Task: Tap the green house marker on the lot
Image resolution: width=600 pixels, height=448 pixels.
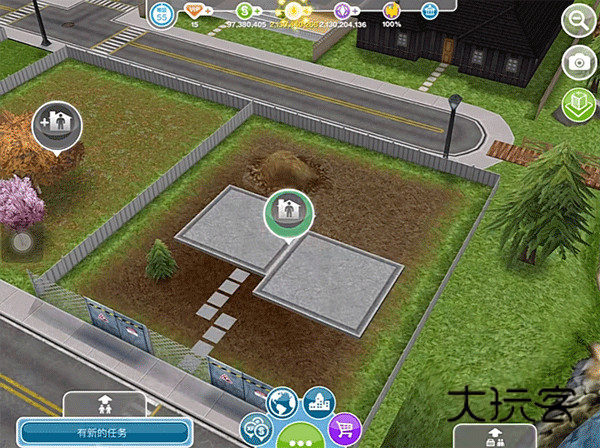Action: pyautogui.click(x=289, y=213)
